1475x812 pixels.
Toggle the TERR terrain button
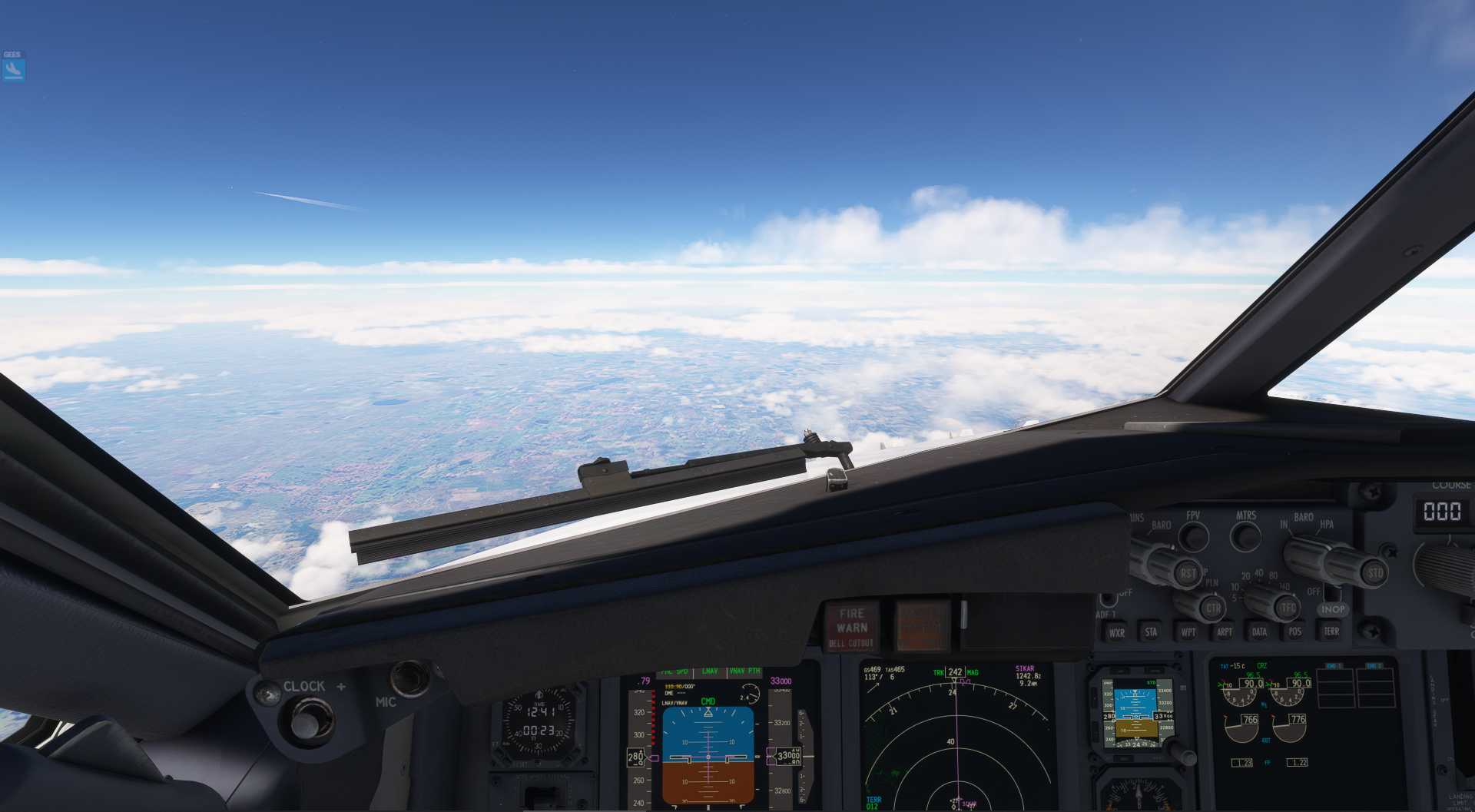1331,631
